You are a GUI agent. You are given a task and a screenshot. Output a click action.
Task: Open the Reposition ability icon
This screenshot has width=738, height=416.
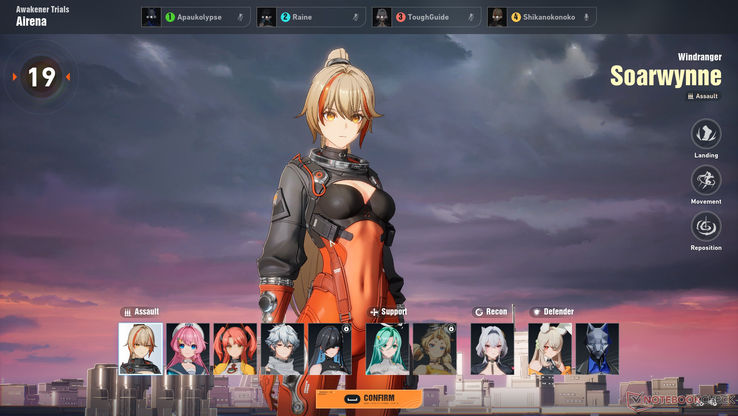coord(706,226)
